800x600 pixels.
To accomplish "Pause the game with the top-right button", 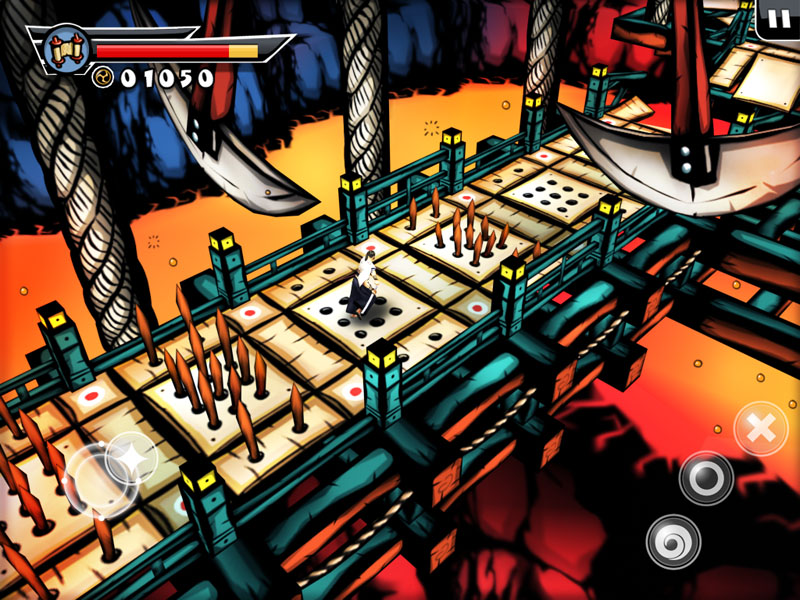I will point(777,17).
